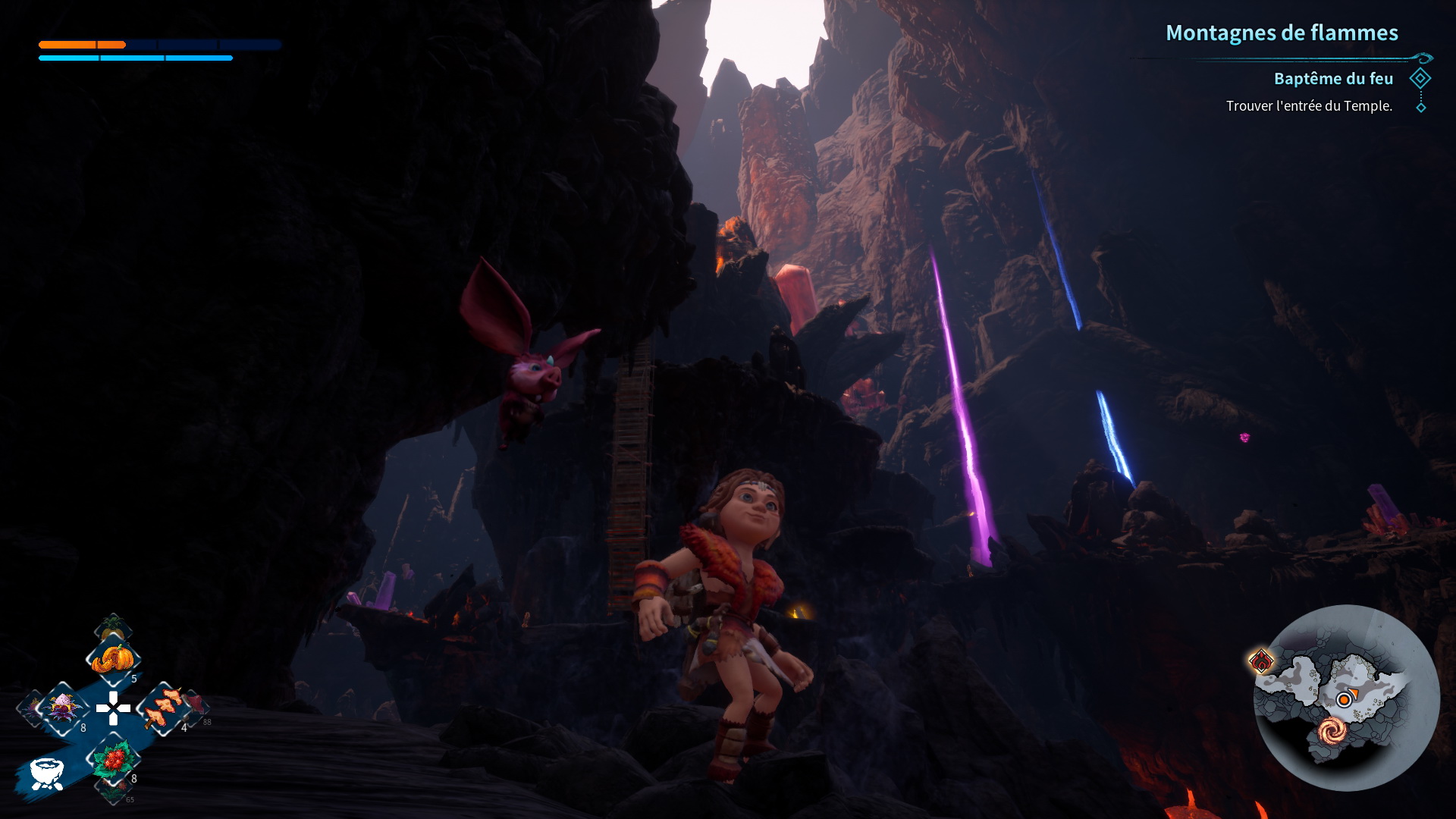Open the cooking cauldron icon
Viewport: 1456px width, 819px height.
click(45, 773)
